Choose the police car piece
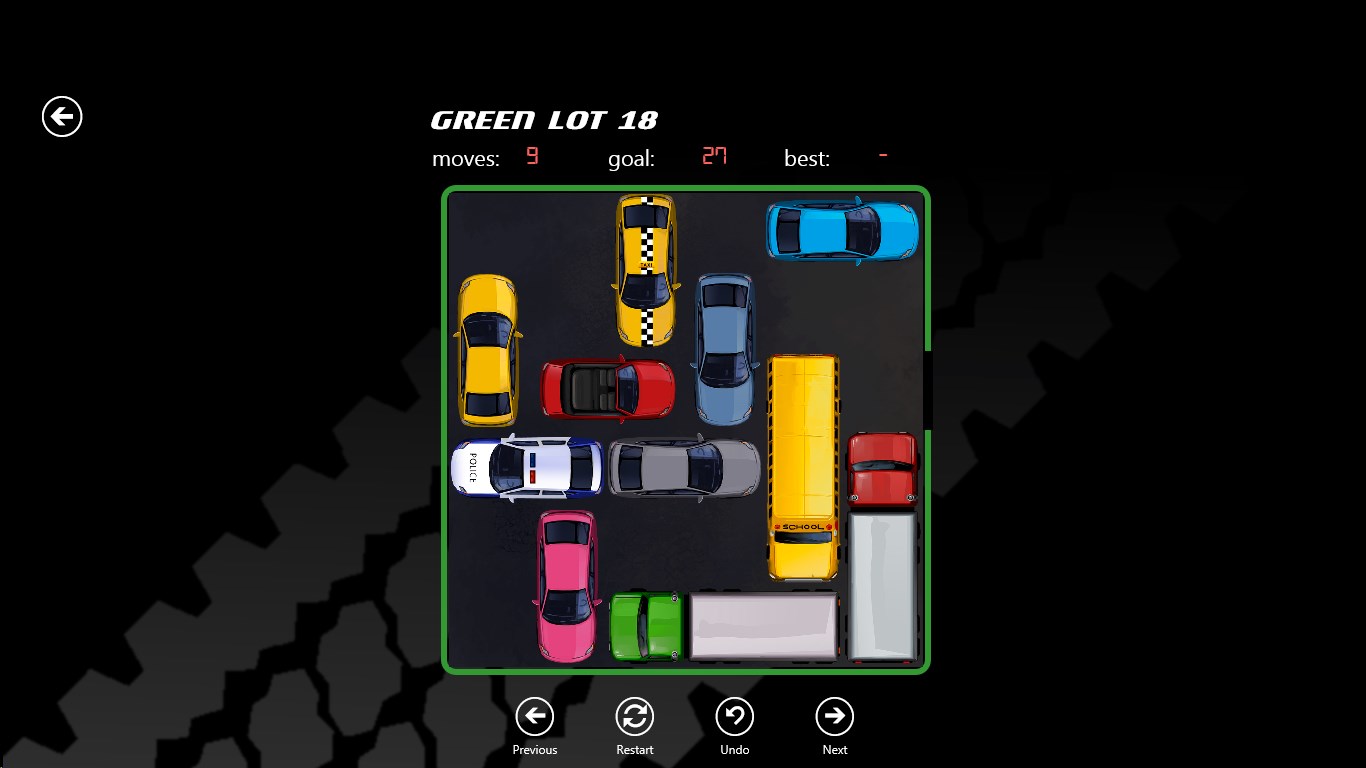The image size is (1366, 768). [x=527, y=467]
